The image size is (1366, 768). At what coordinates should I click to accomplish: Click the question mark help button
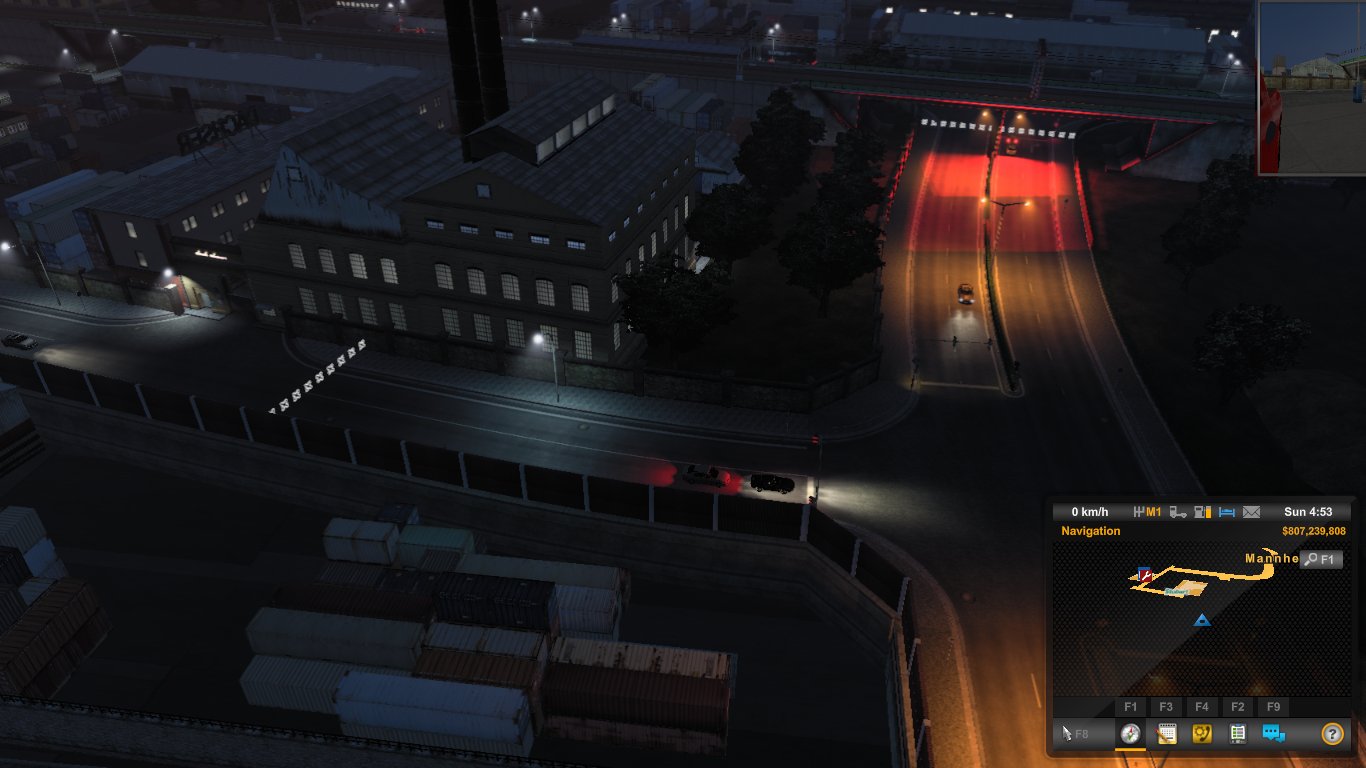click(1332, 733)
